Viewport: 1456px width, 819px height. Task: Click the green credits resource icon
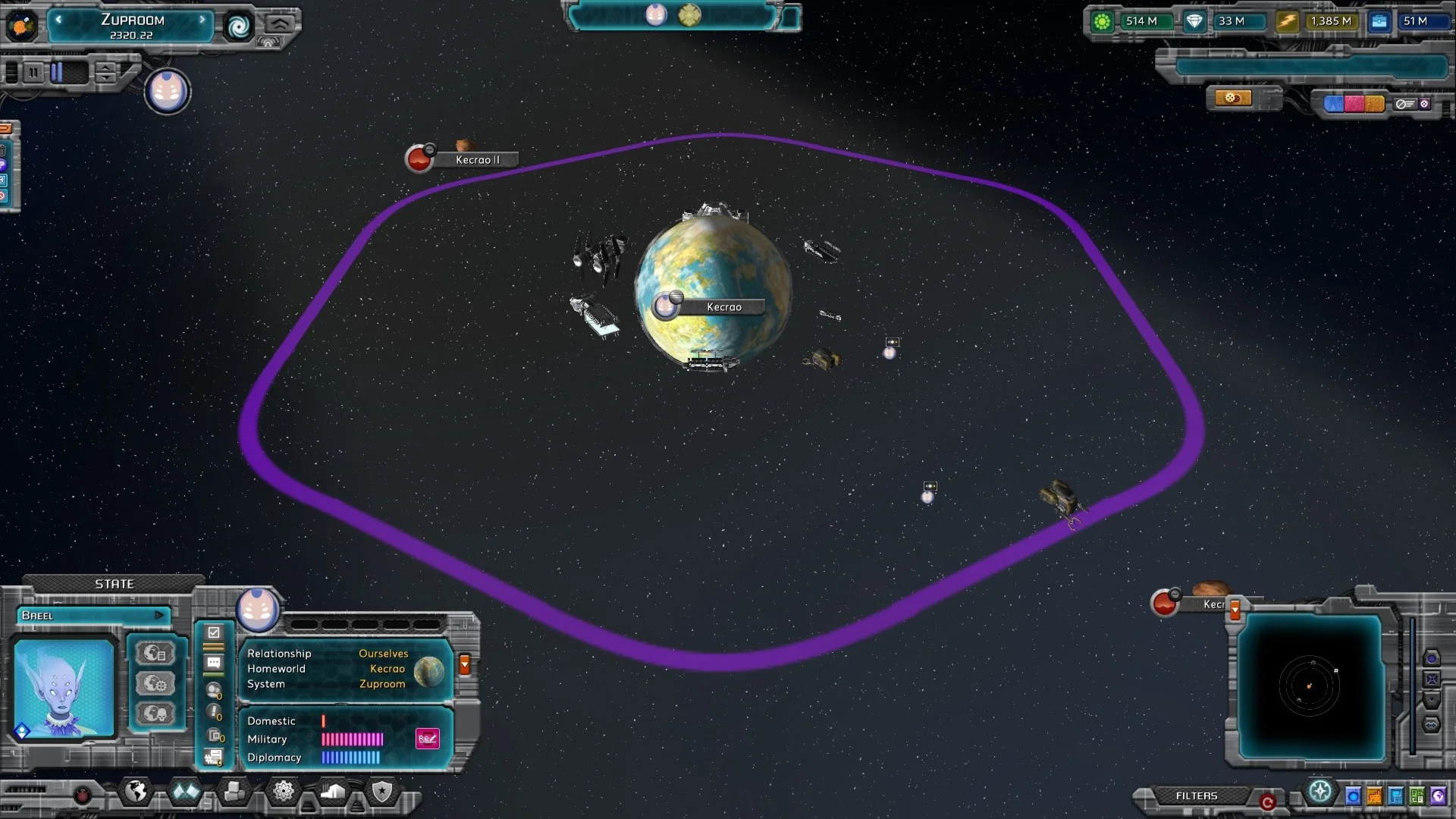(x=1102, y=21)
